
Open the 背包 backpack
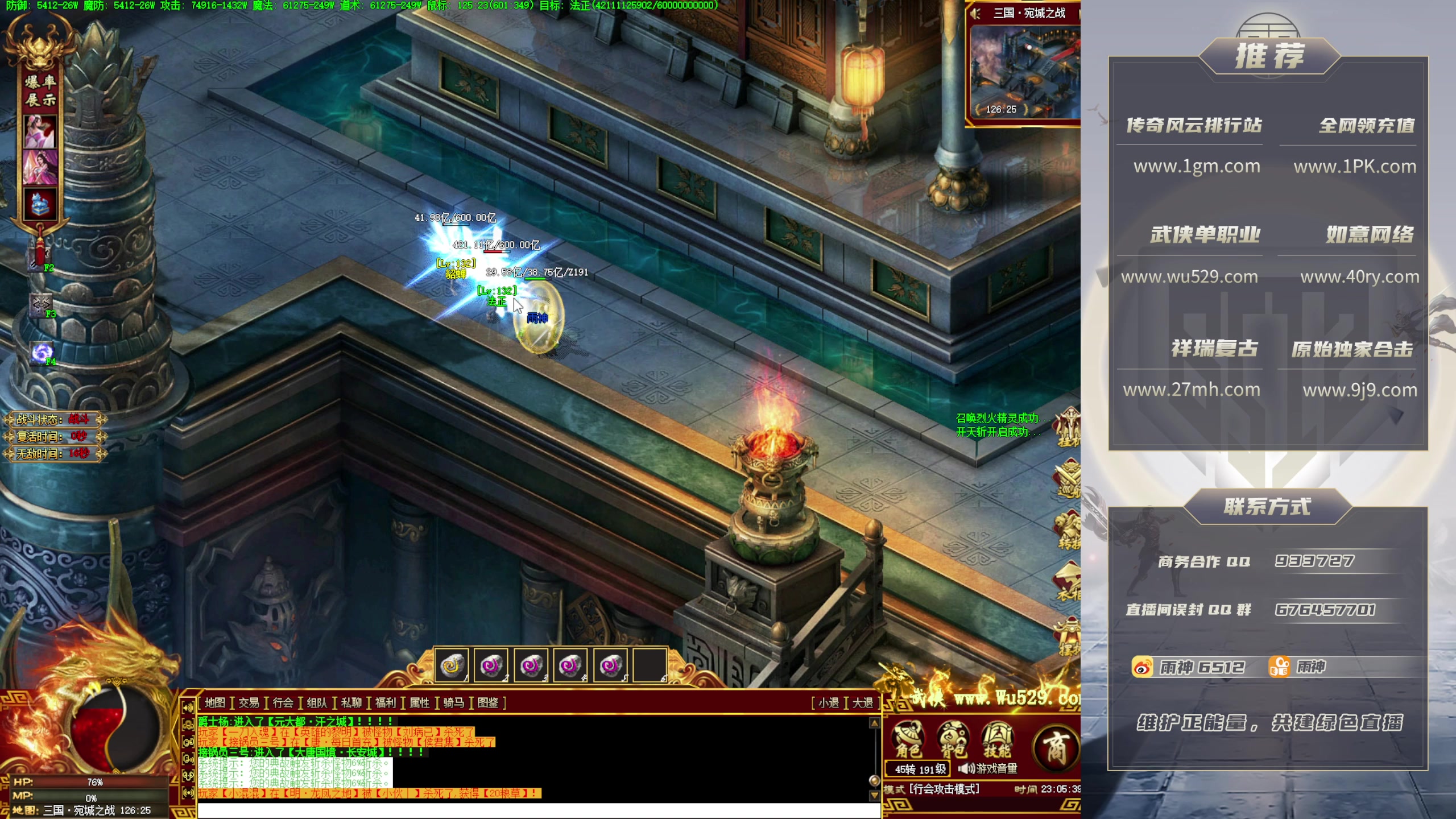pos(953,739)
